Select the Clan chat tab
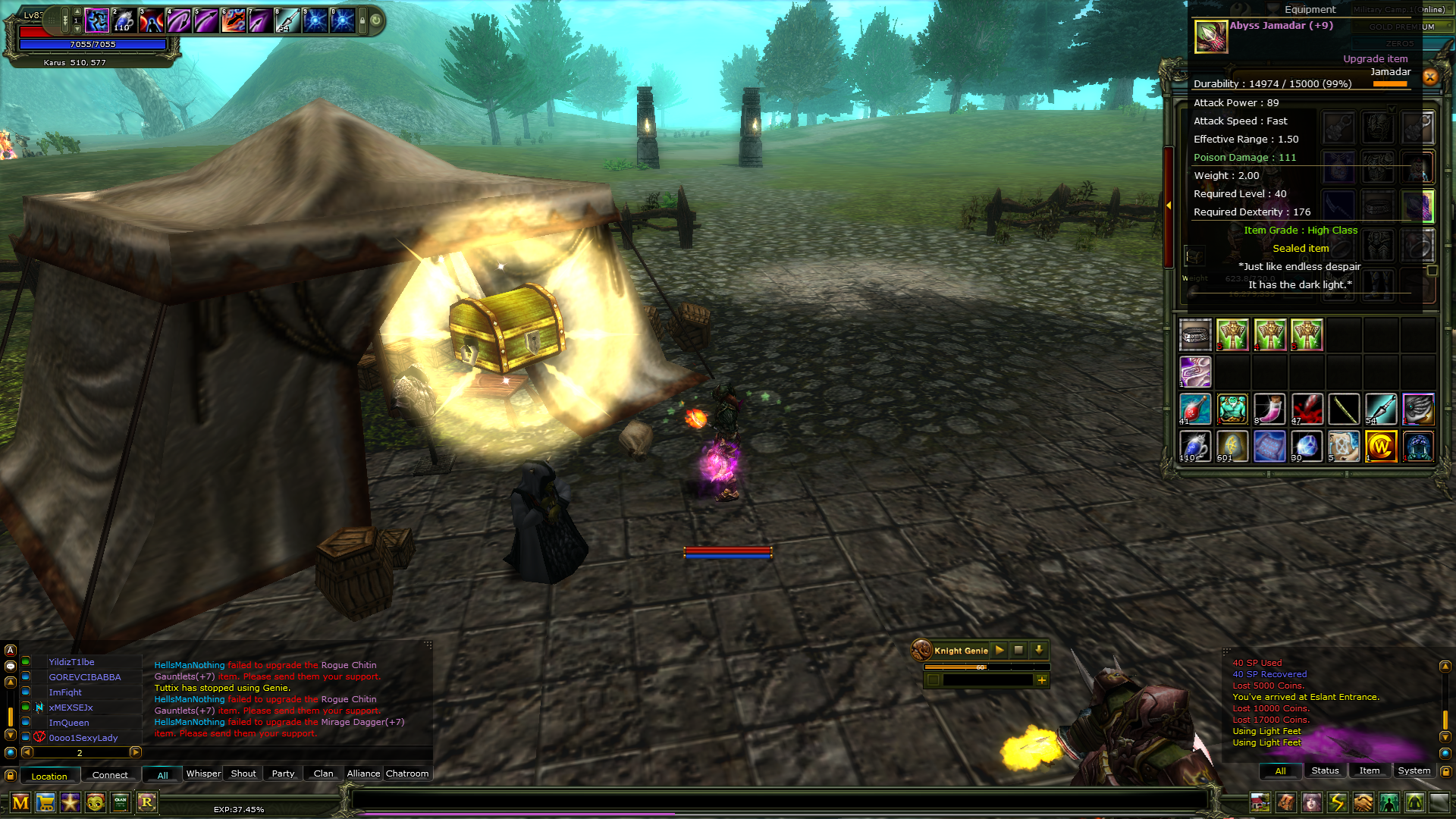 coord(324,773)
